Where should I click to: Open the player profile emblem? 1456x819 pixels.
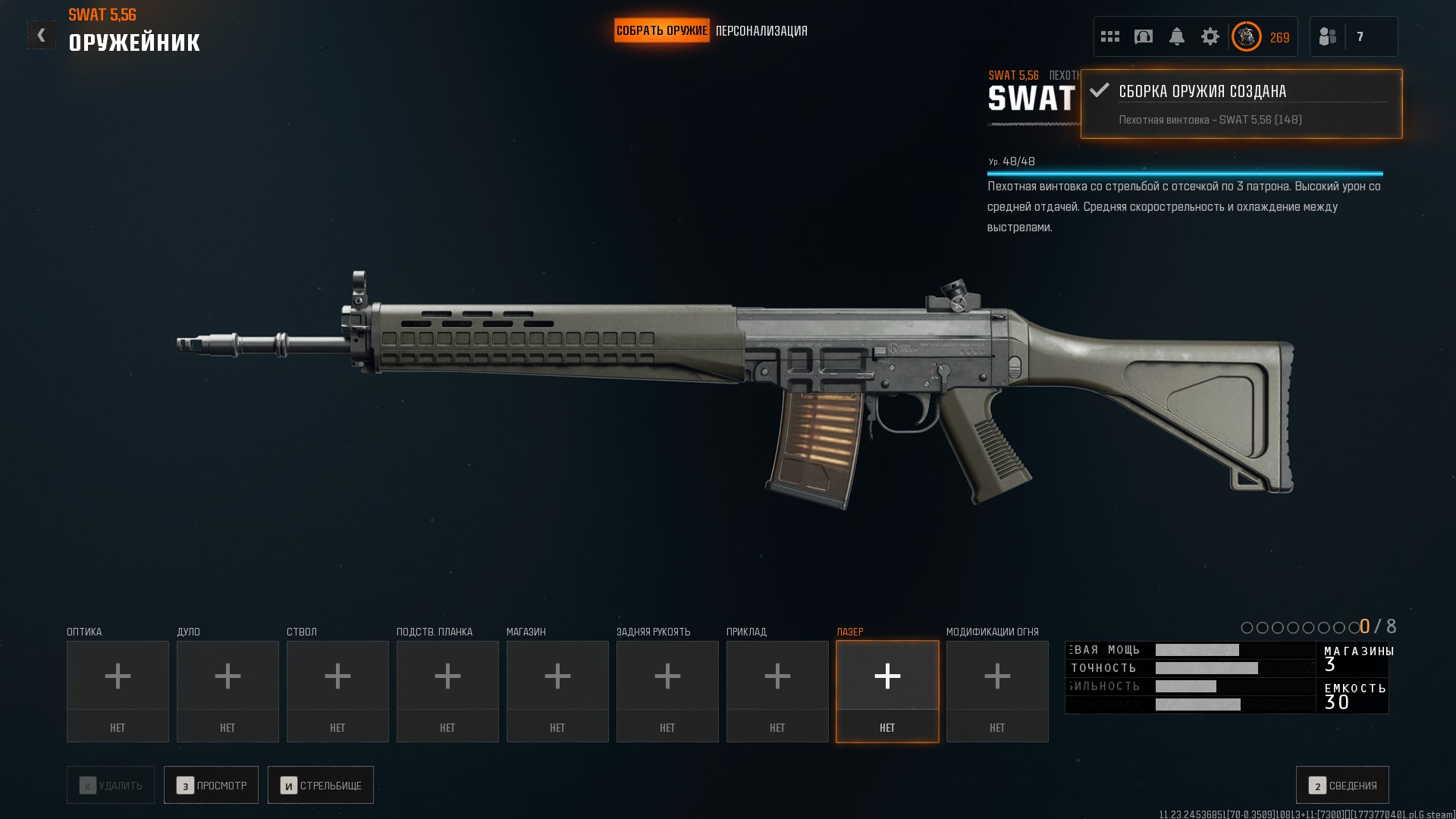point(1246,36)
